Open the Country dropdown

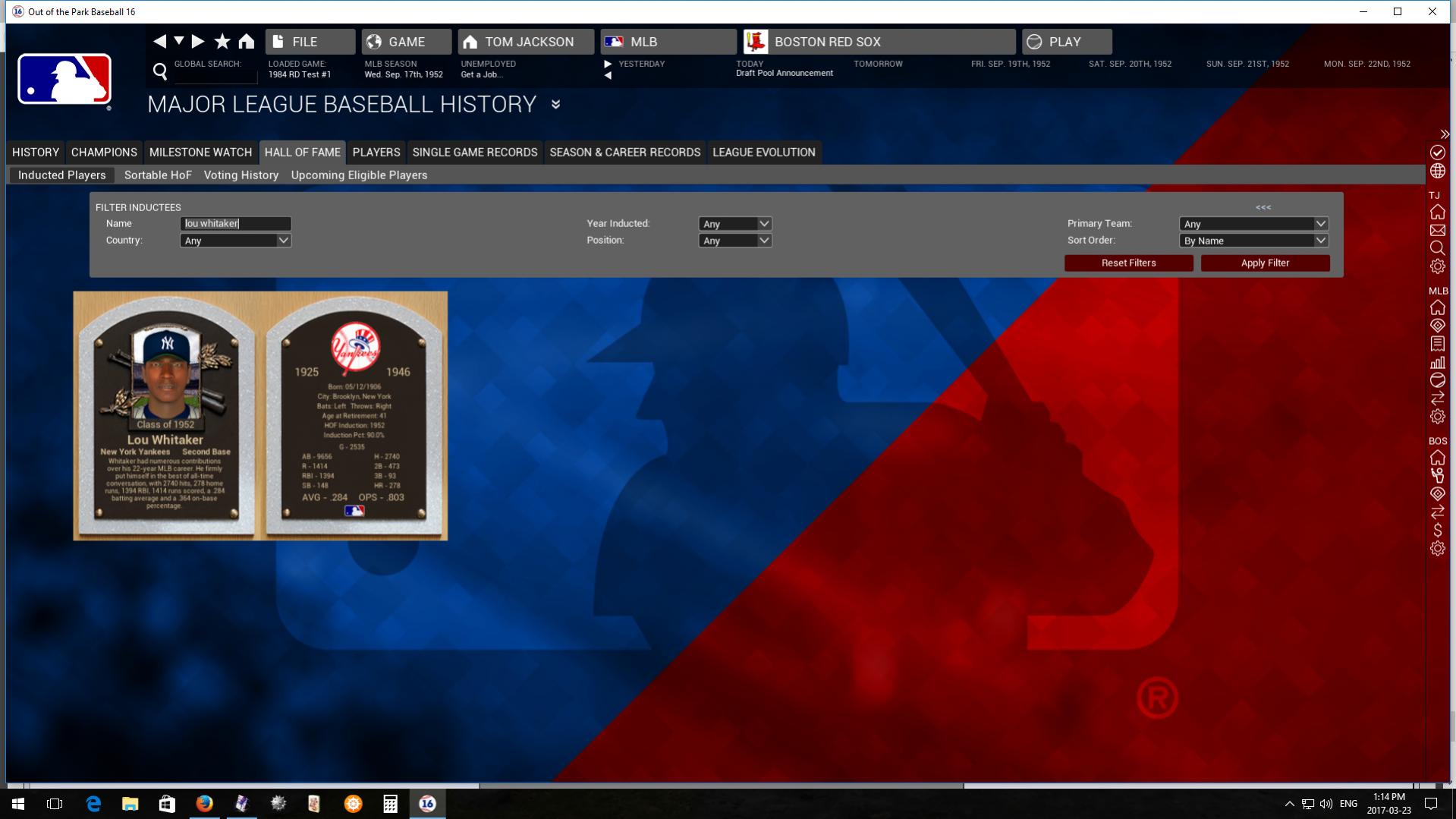235,241
